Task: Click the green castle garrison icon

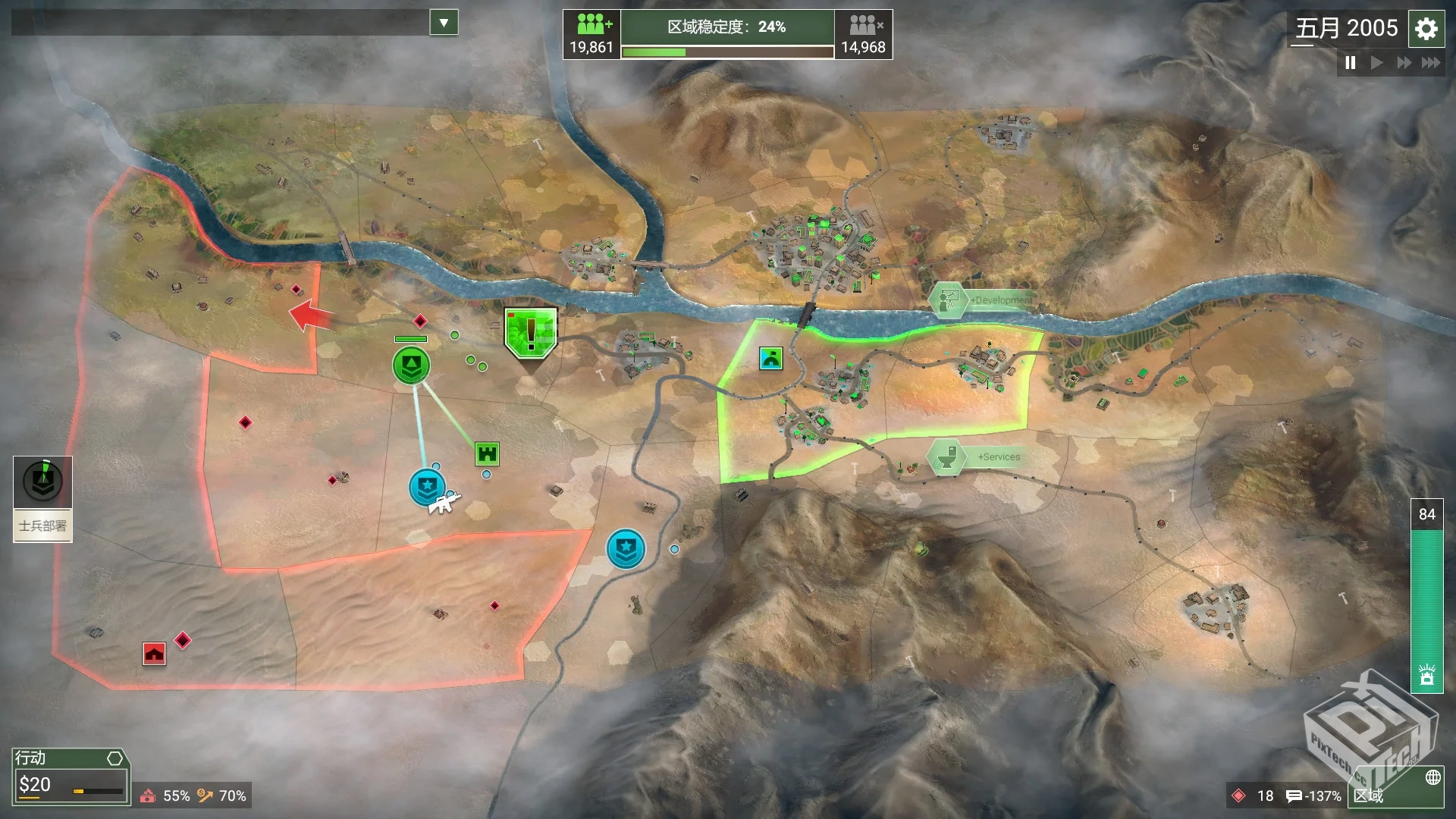Action: click(x=487, y=453)
